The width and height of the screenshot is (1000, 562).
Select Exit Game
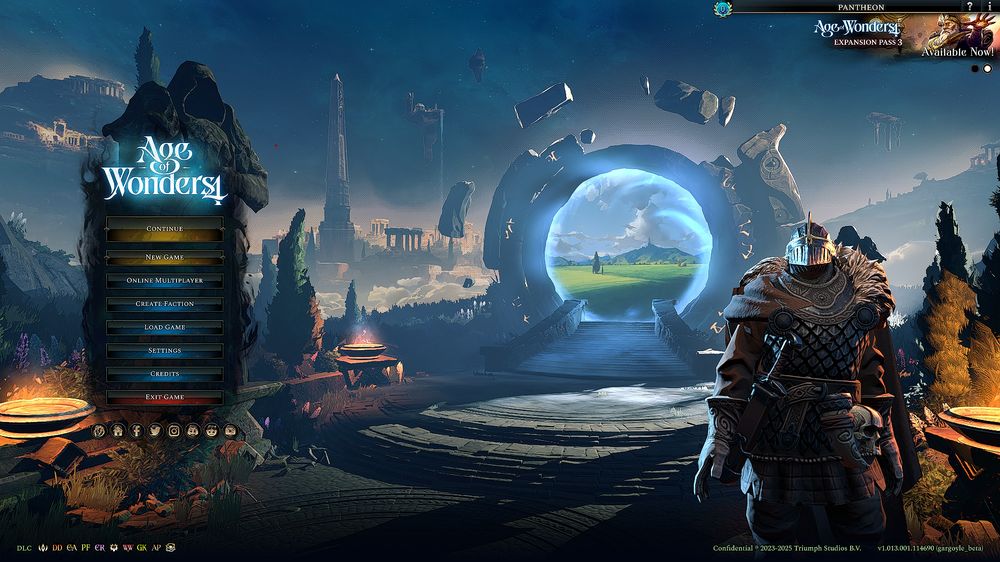164,397
